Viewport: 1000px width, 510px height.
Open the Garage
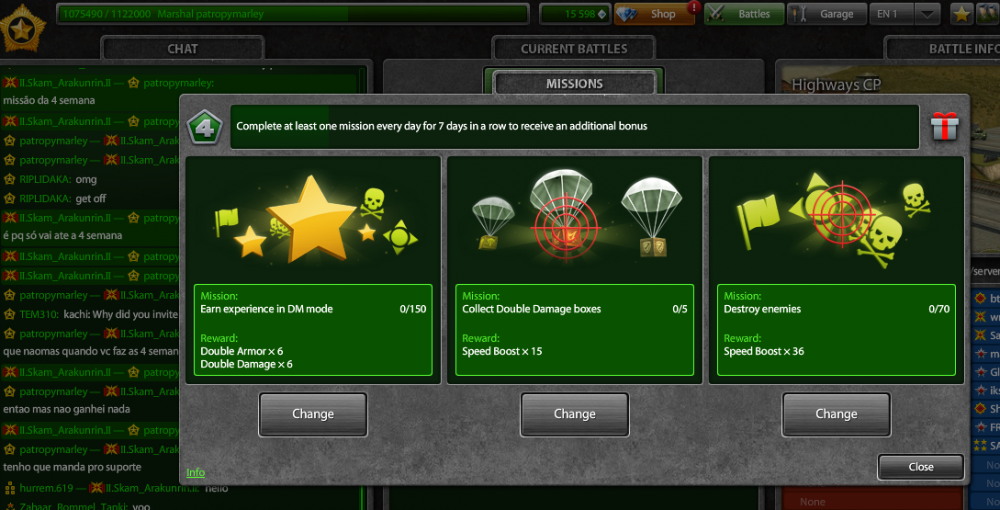(827, 14)
